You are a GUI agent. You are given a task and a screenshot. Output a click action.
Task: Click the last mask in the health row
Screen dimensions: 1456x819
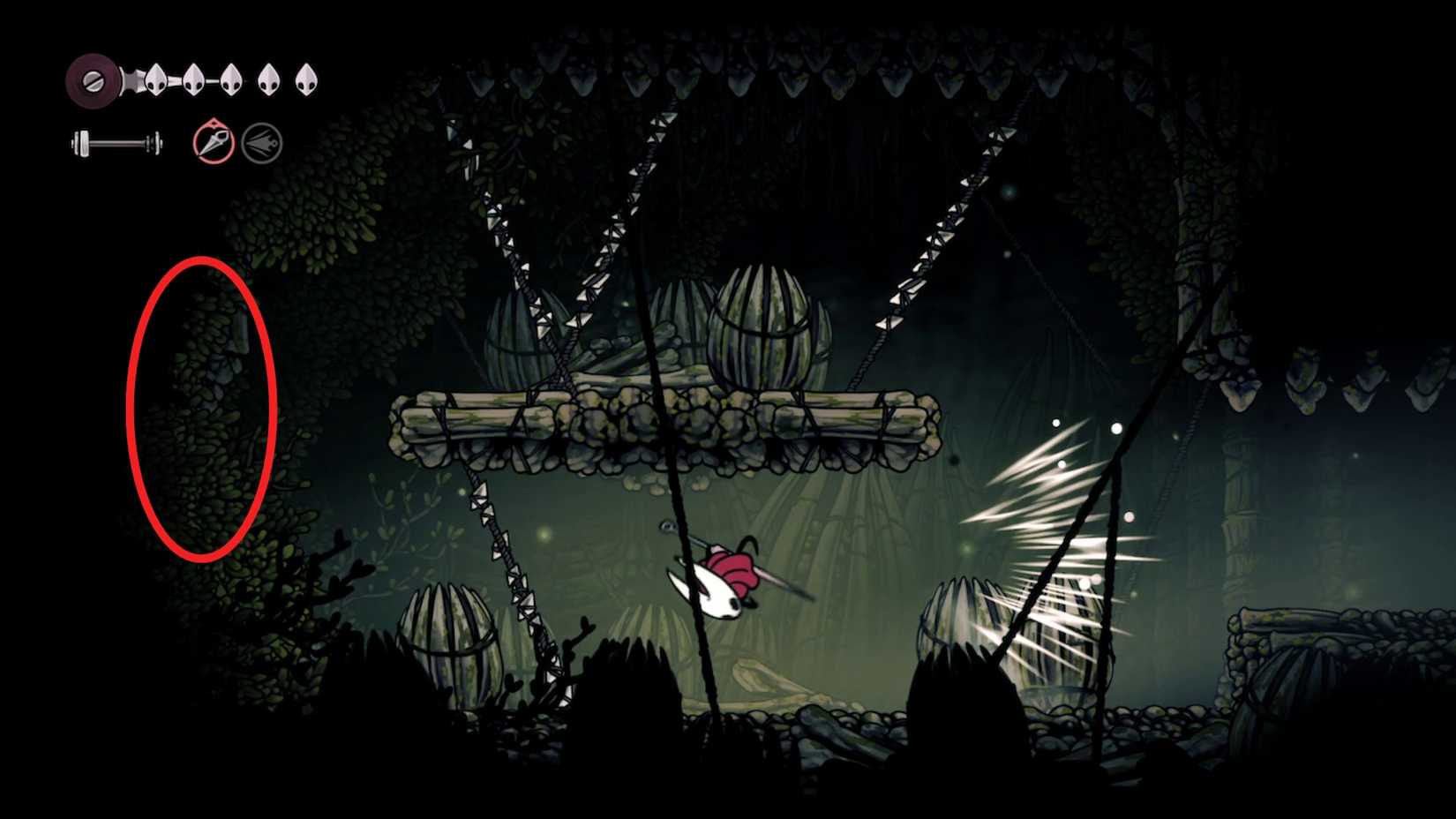[305, 78]
